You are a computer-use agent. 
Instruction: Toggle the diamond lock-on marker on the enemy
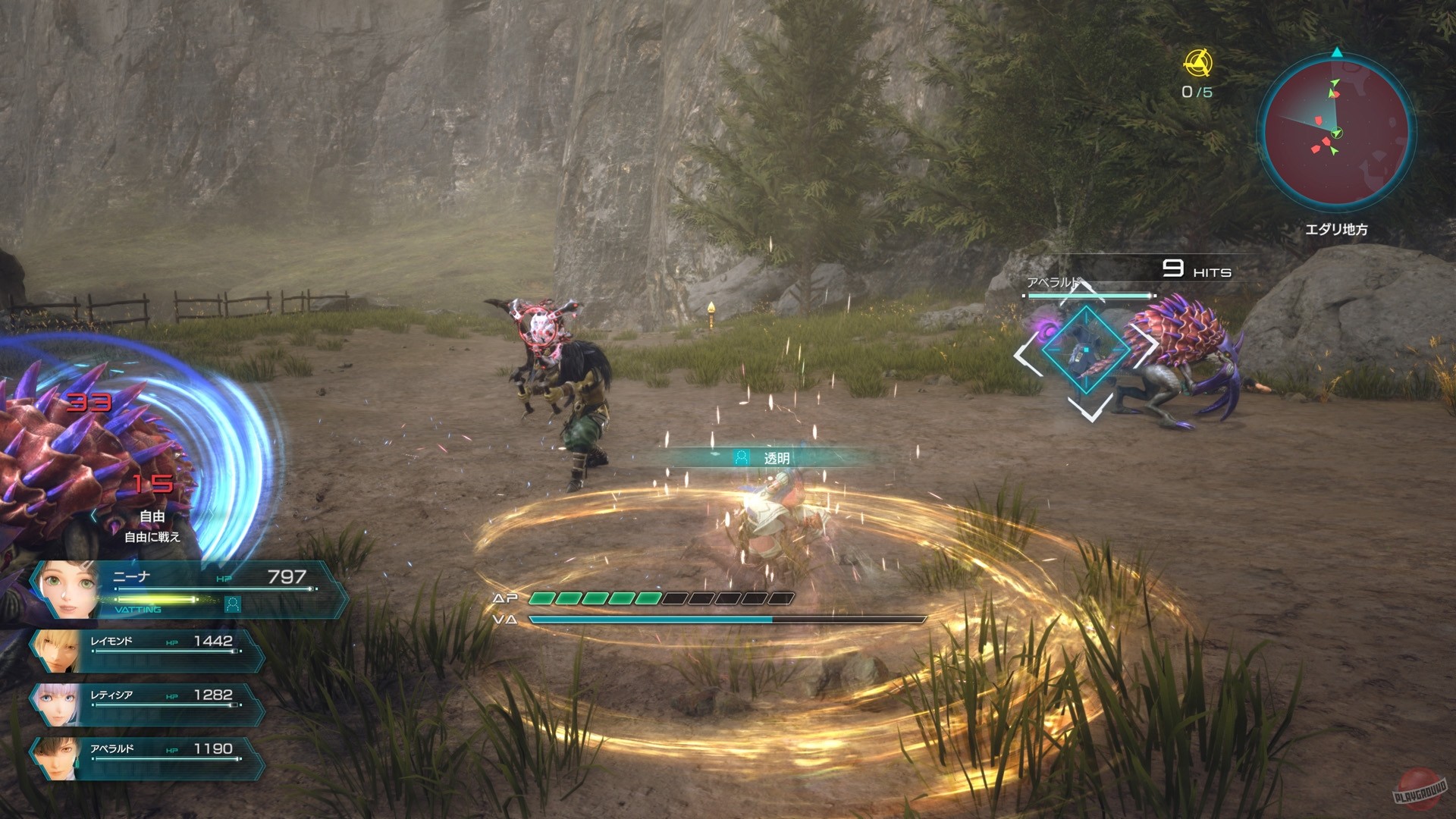(1087, 350)
